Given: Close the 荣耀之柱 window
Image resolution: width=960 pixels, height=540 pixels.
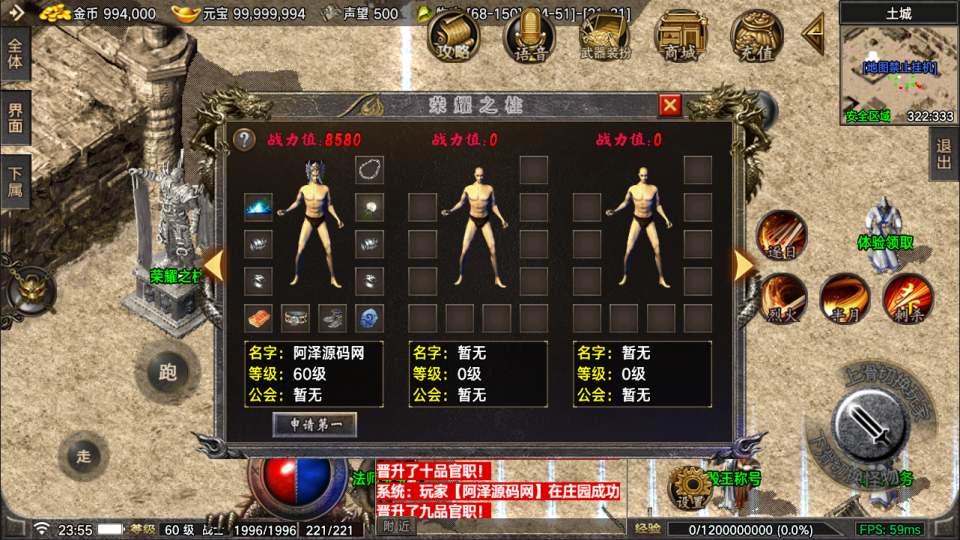Looking at the screenshot, I should [670, 105].
